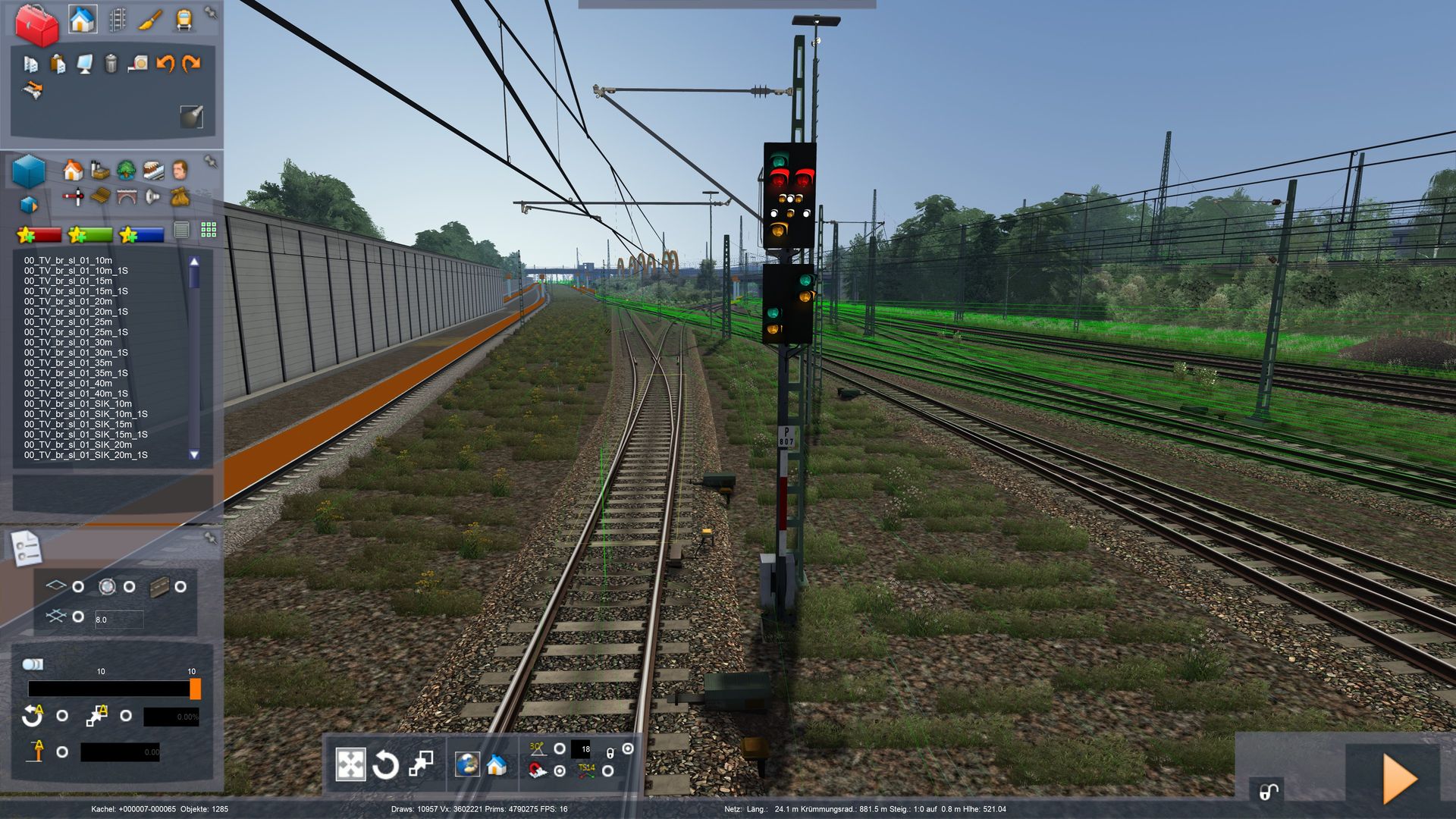1456x819 pixels.
Task: Click the orange undo arrow
Action: click(165, 64)
